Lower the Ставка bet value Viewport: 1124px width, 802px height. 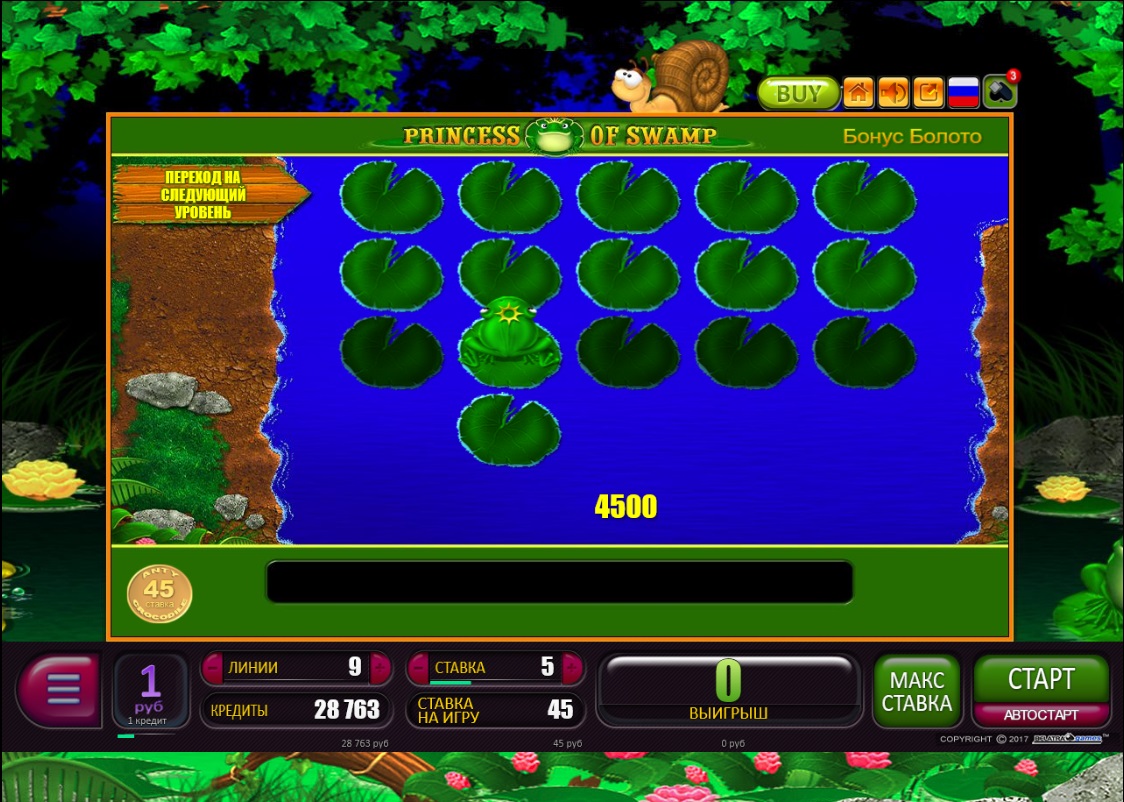pyautogui.click(x=417, y=667)
